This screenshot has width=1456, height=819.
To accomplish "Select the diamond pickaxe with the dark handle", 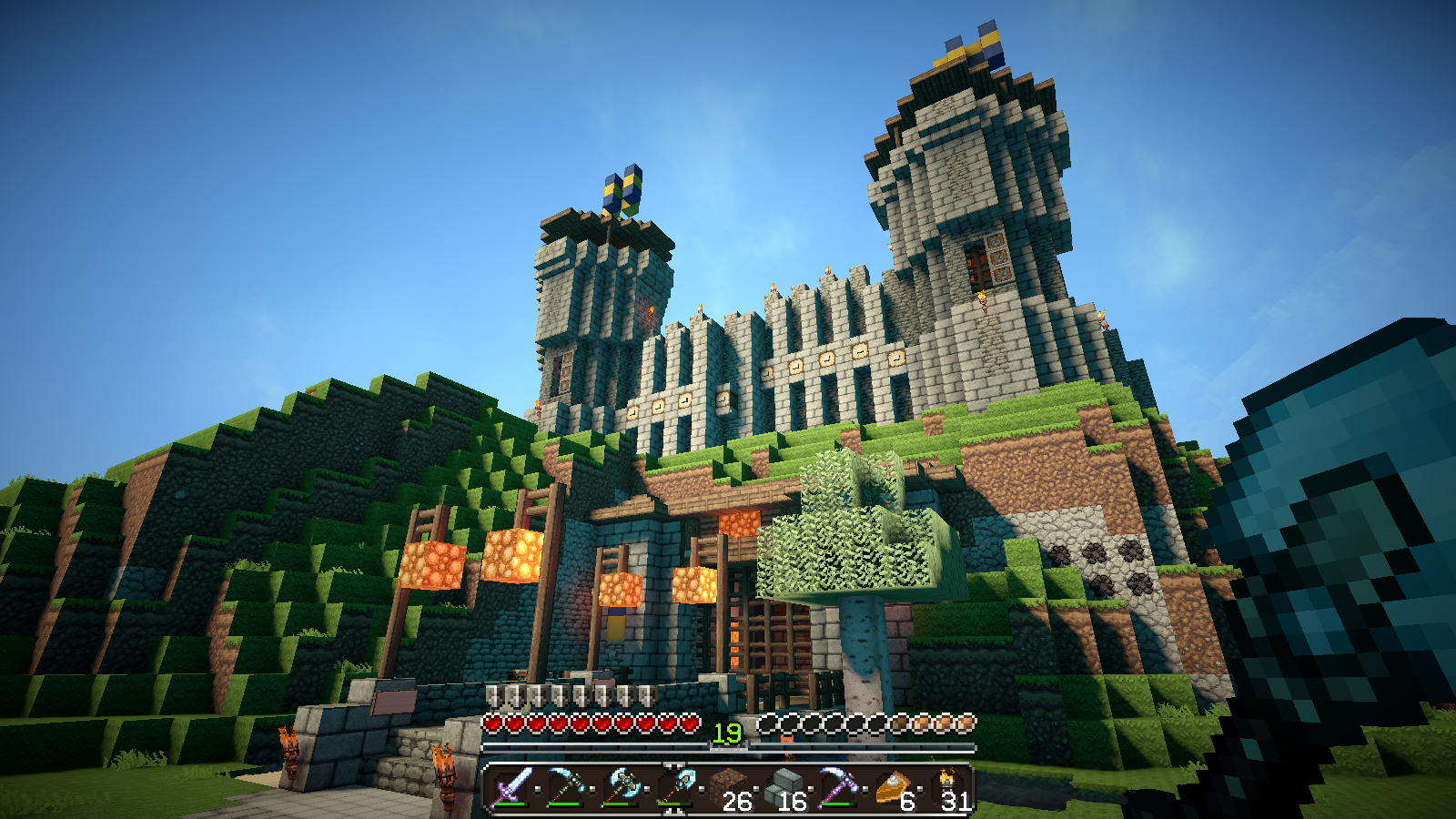I will (x=565, y=787).
